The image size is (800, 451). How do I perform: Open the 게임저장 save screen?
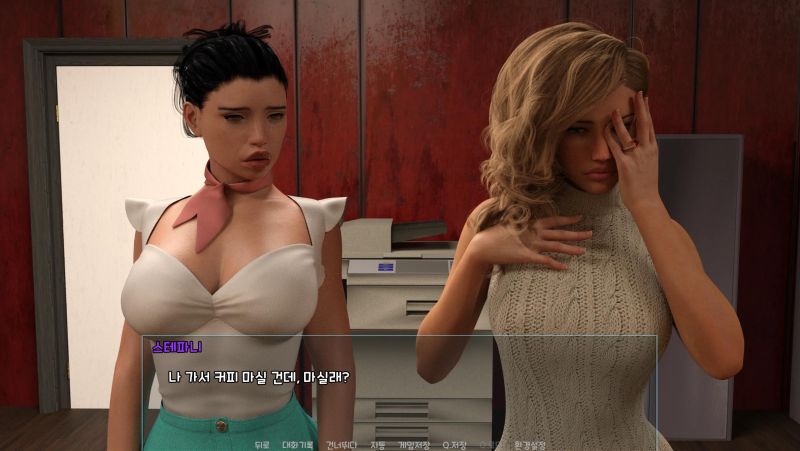click(414, 444)
